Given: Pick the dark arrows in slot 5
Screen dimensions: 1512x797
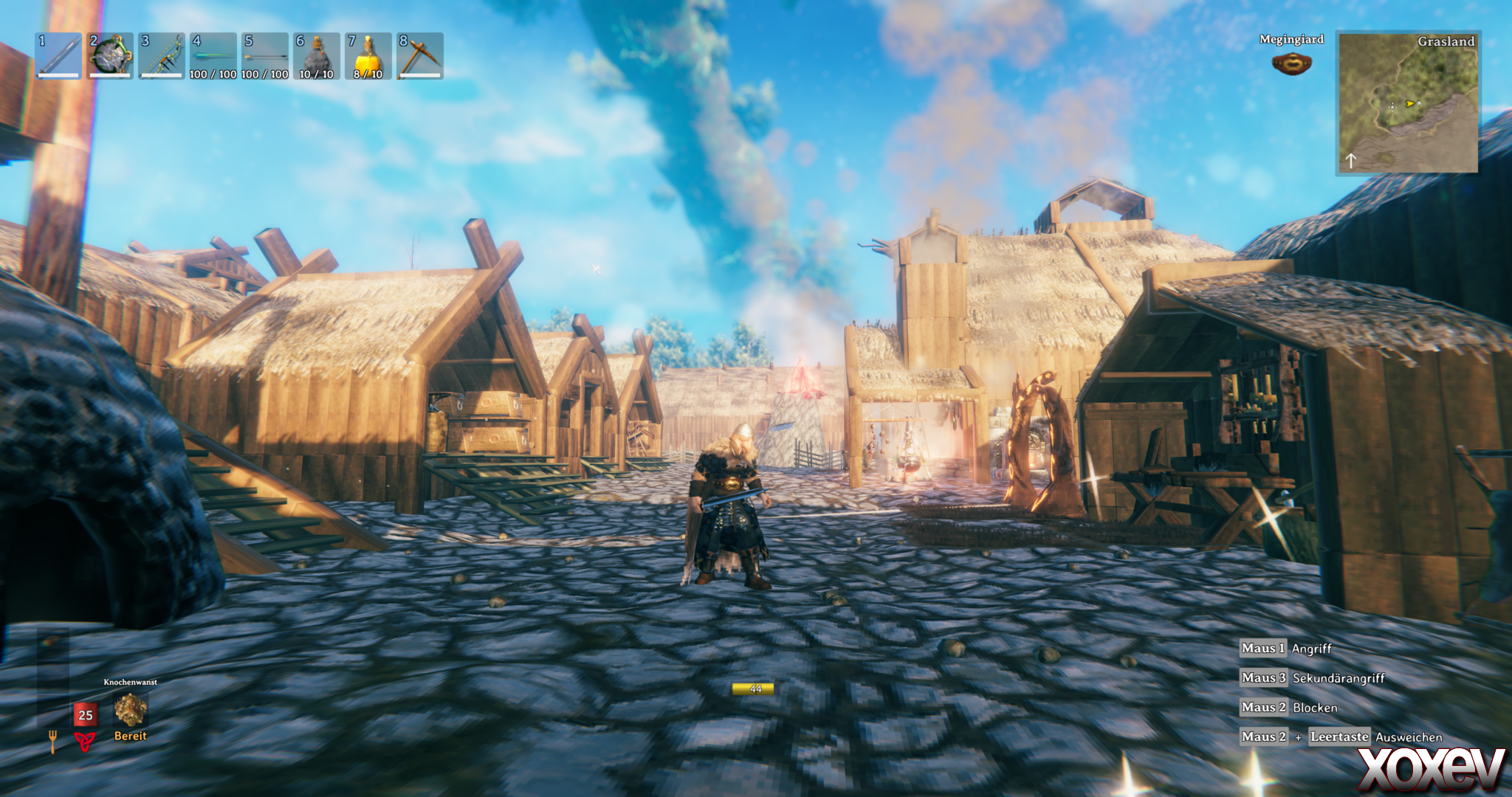Looking at the screenshot, I should click(x=265, y=56).
